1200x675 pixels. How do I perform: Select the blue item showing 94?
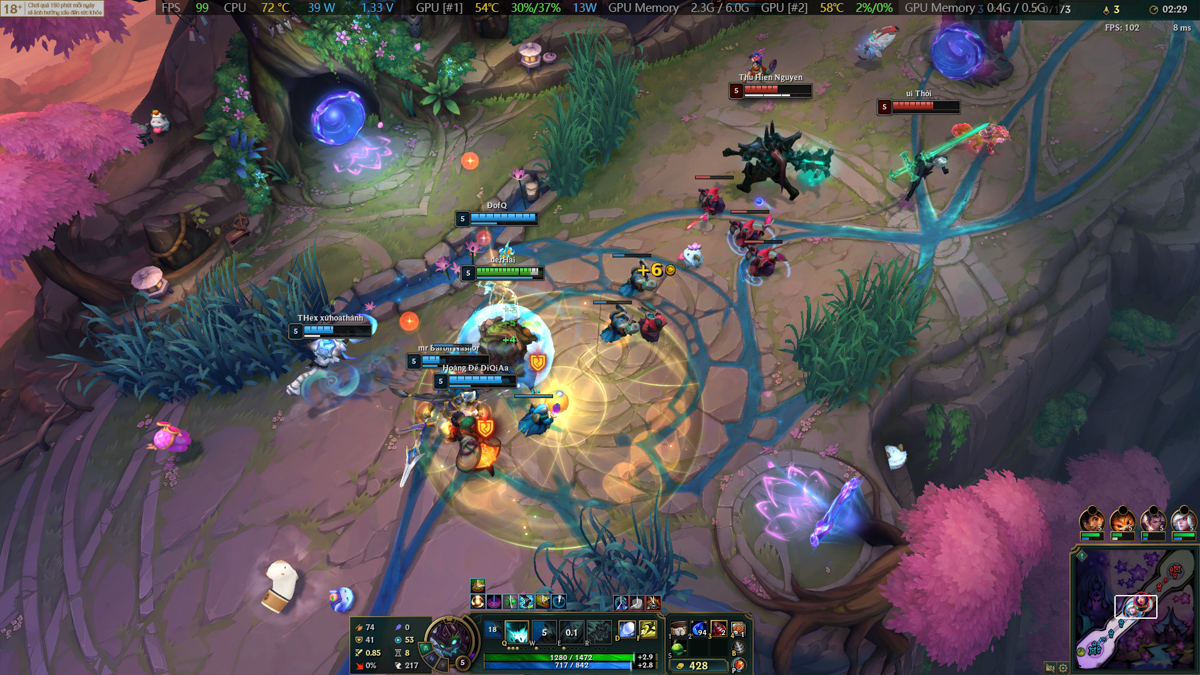click(x=699, y=629)
